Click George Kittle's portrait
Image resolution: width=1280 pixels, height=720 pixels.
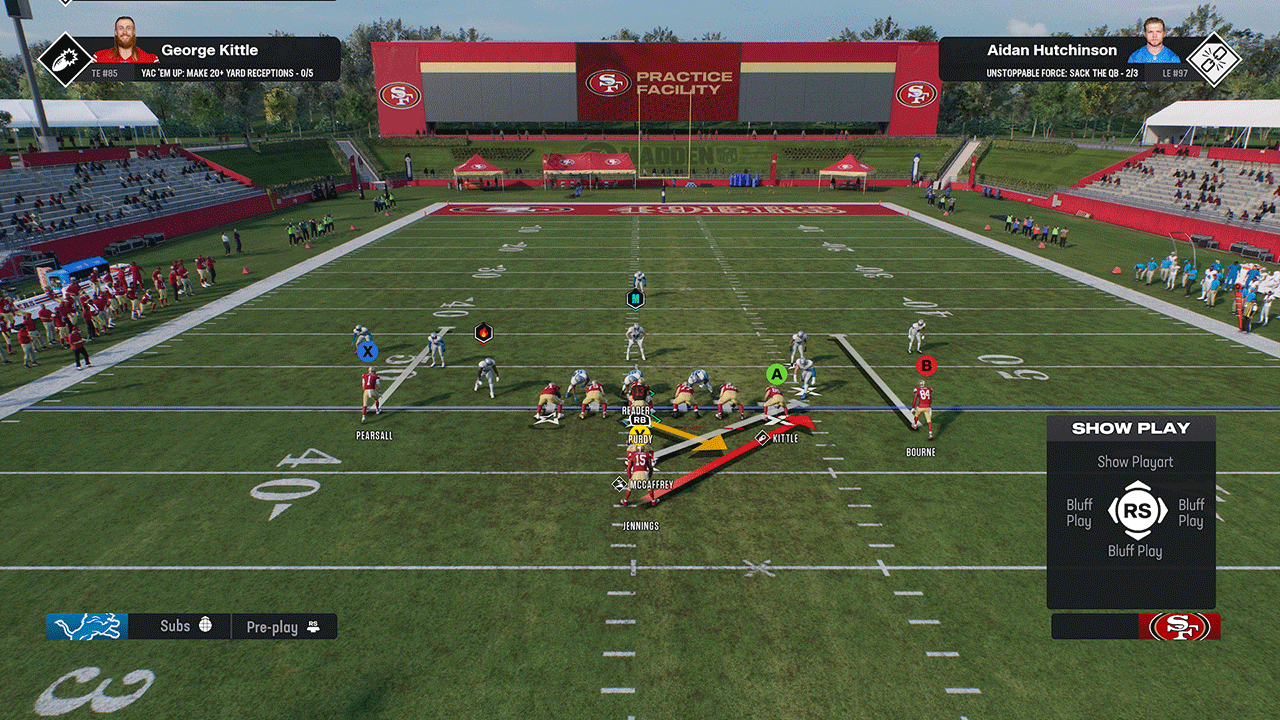point(125,42)
